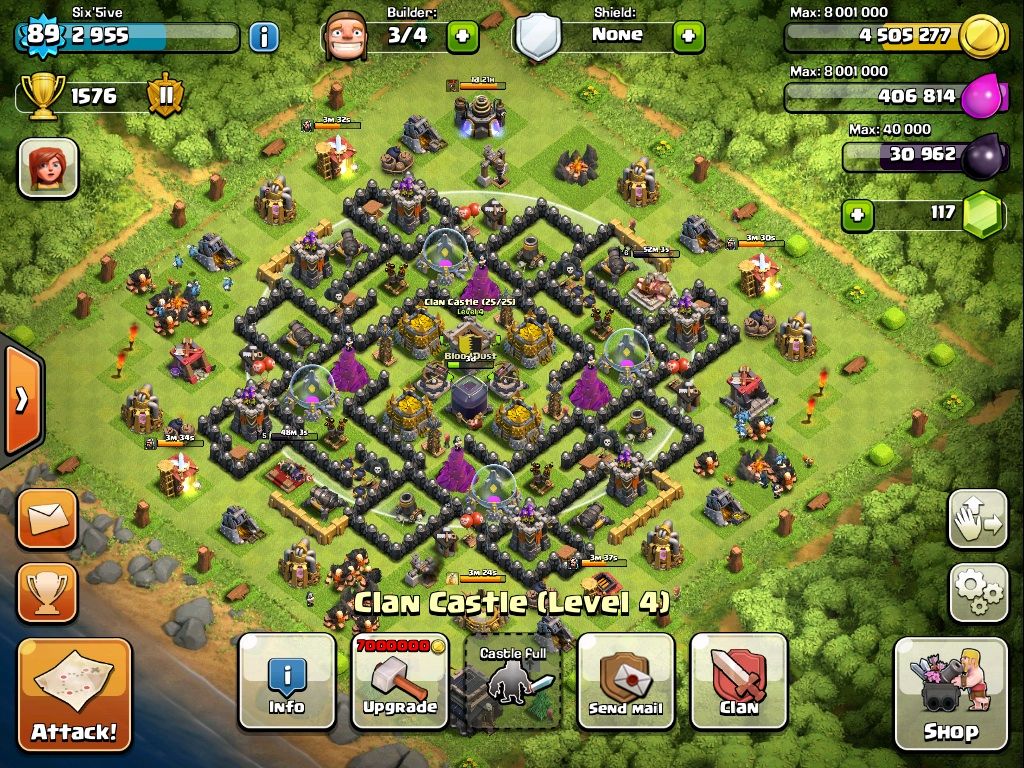Add a shield with the plus button
Screen dimensions: 1024x768
pos(688,37)
